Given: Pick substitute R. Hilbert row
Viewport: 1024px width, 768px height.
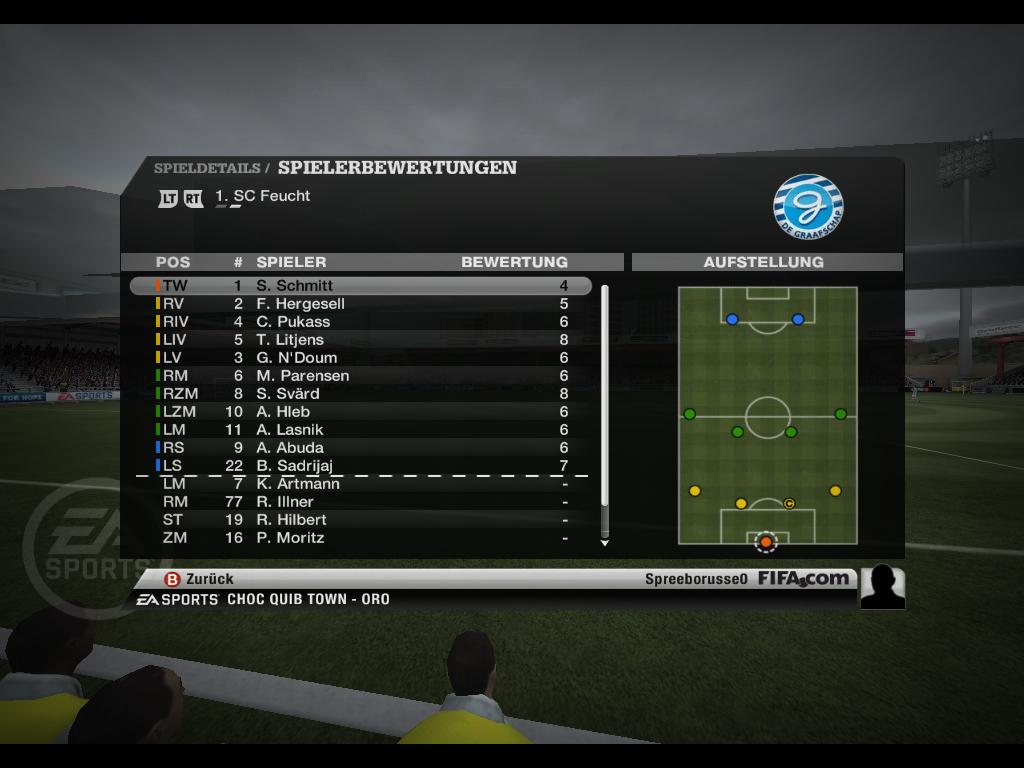Looking at the screenshot, I should 360,520.
